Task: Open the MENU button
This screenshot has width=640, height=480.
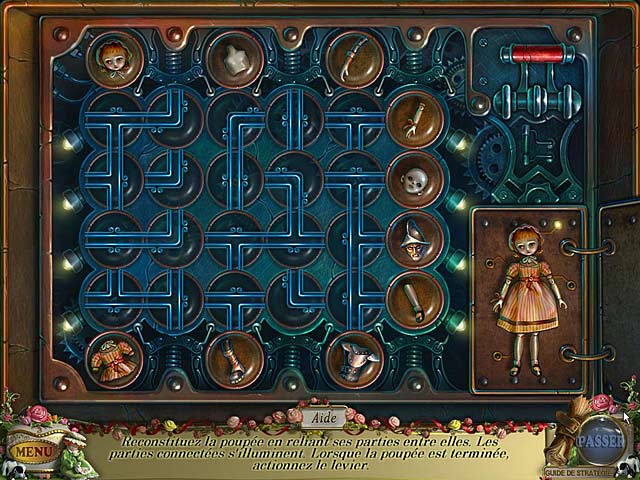Action: [x=33, y=452]
